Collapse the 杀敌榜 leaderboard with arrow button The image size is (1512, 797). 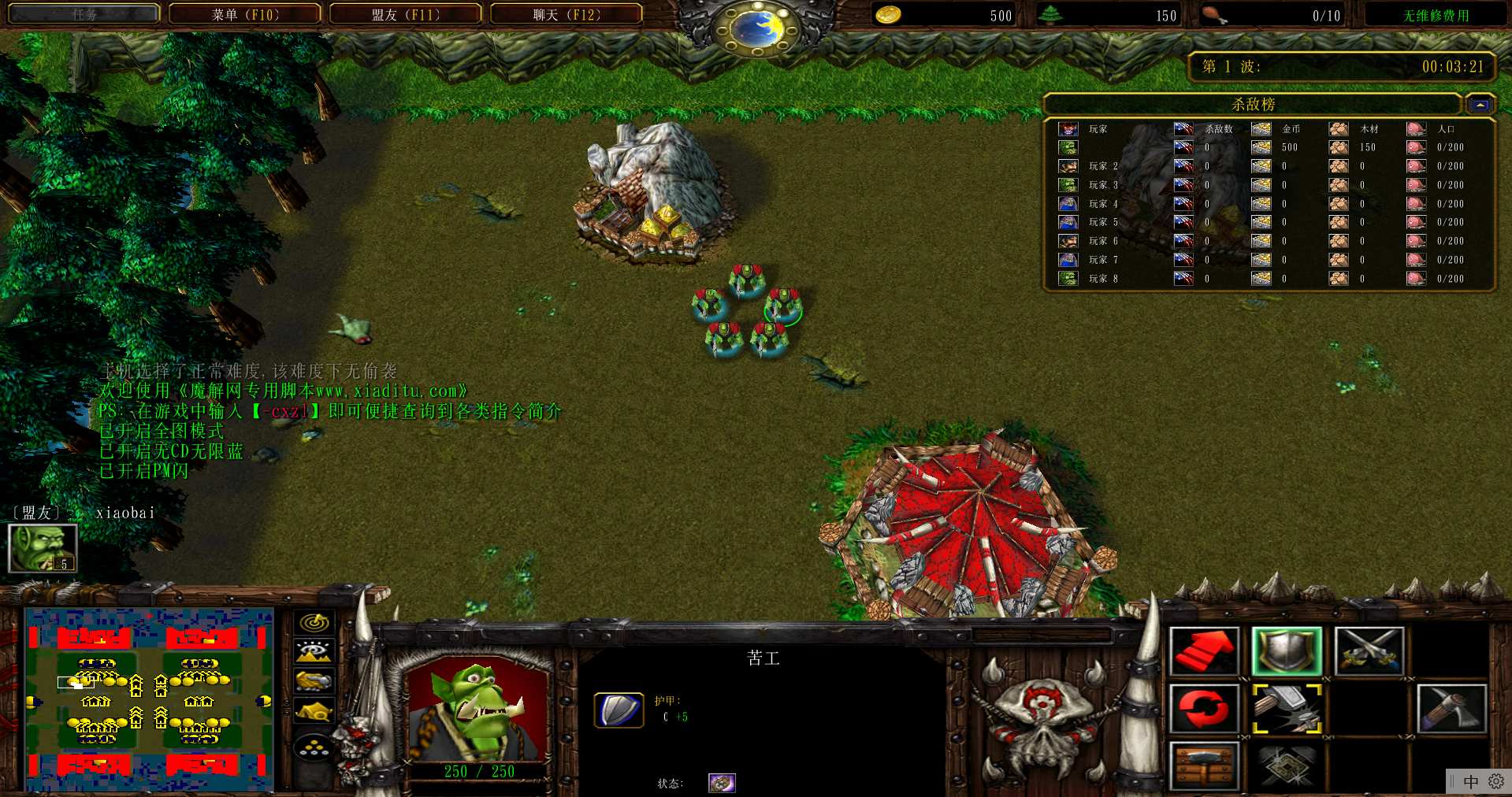(x=1480, y=104)
